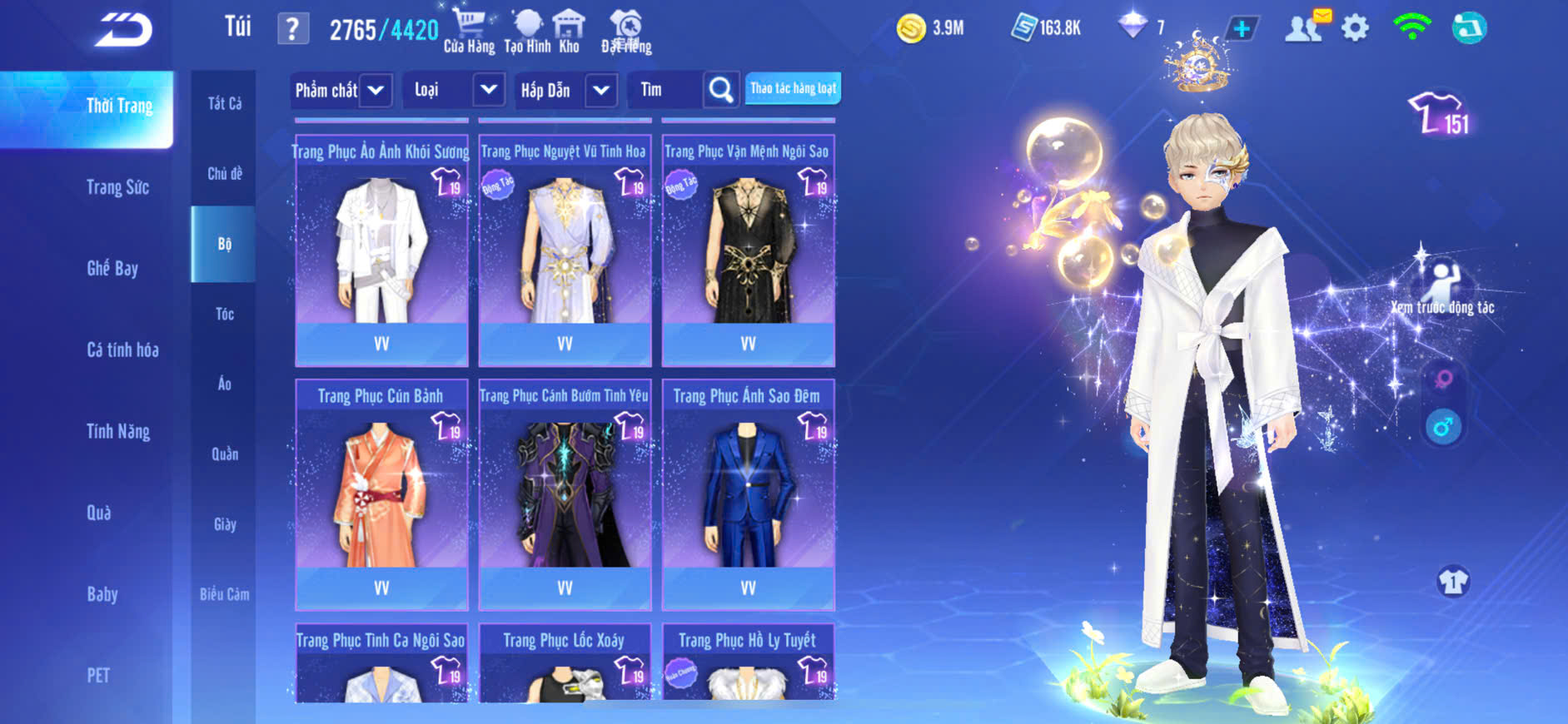This screenshot has width=1568, height=724.
Task: Open the settings gear icon
Action: coord(1355,29)
